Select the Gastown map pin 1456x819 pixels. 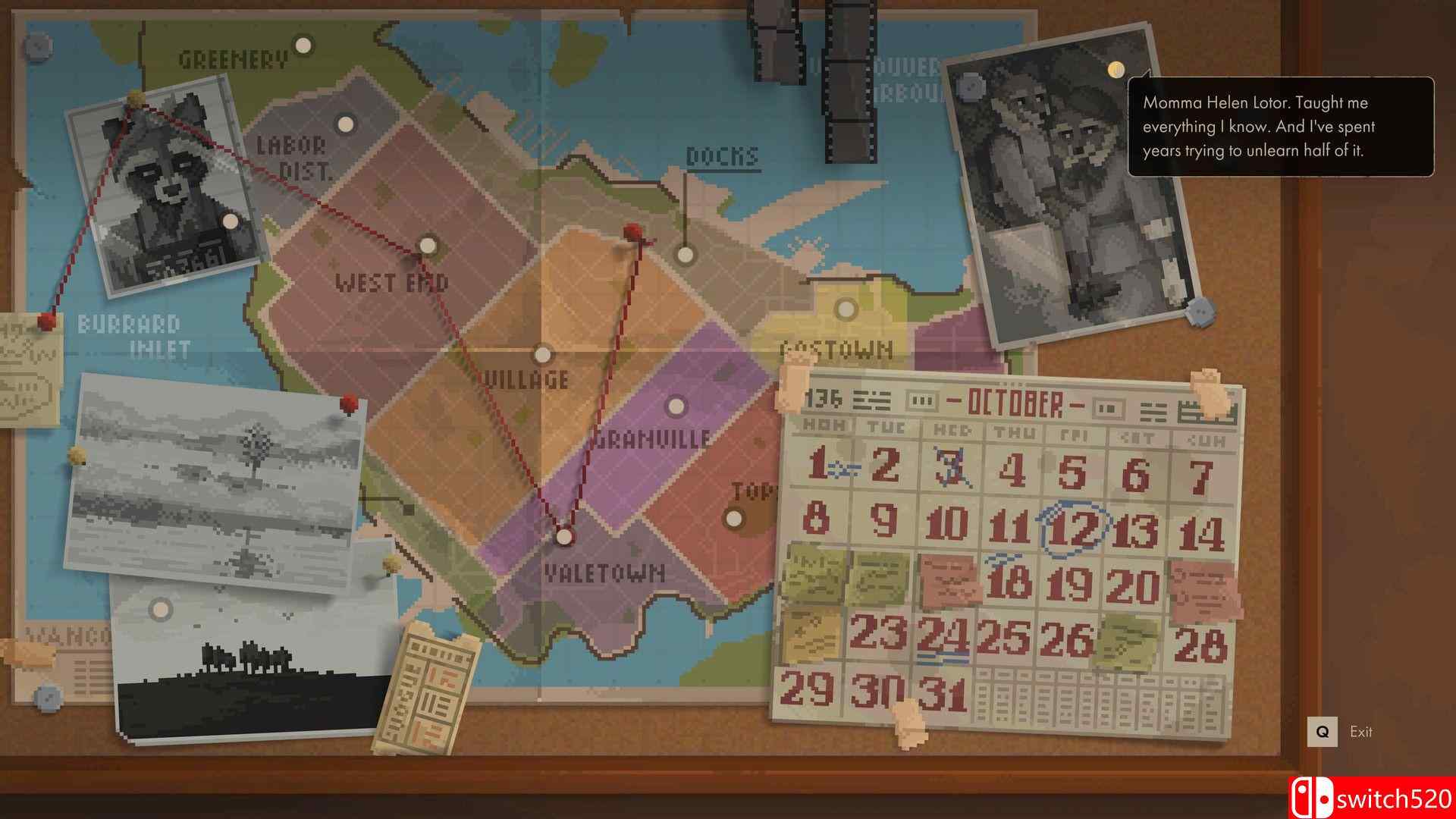844,309
